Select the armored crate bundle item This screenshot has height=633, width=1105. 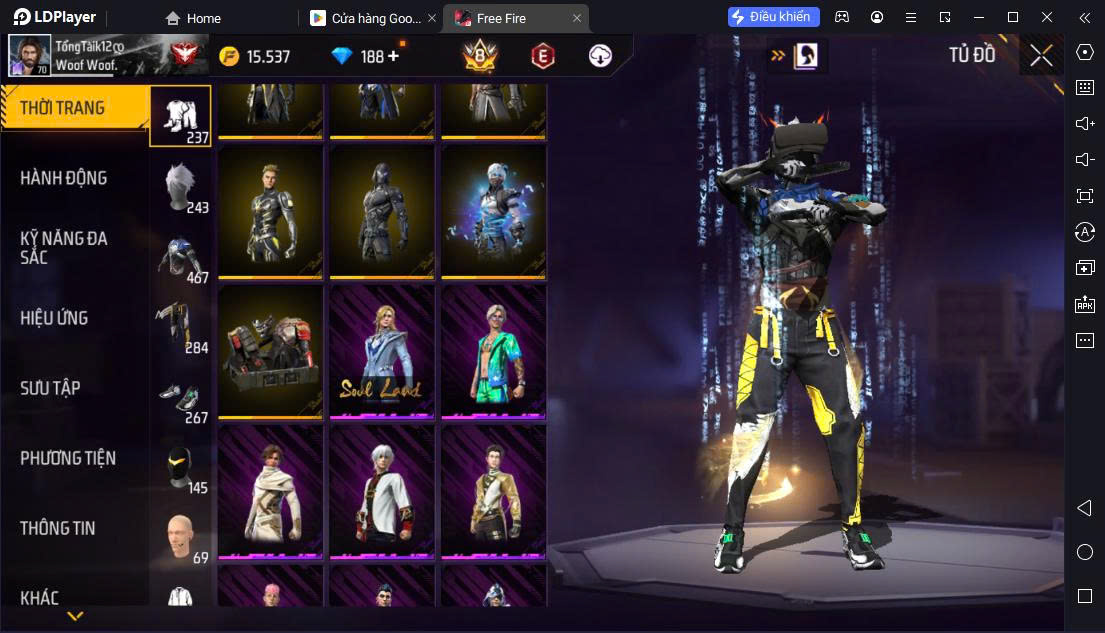[270, 351]
